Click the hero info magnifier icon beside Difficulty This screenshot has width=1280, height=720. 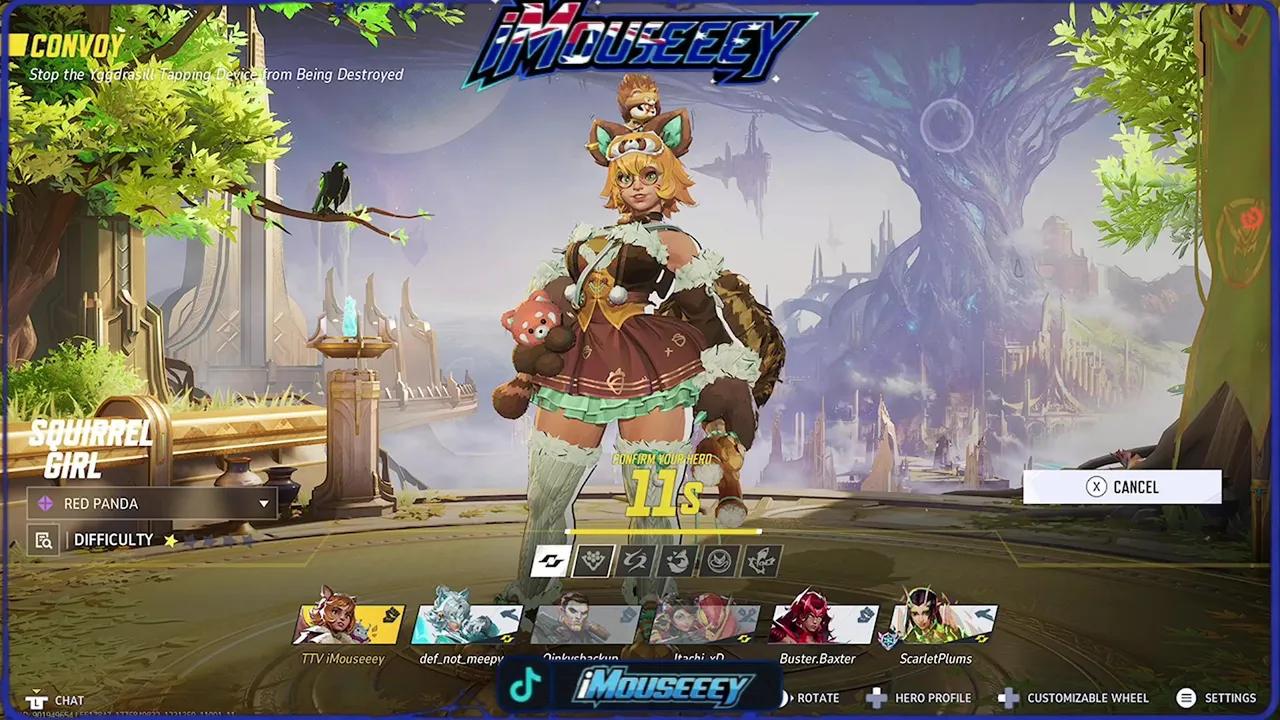42,540
